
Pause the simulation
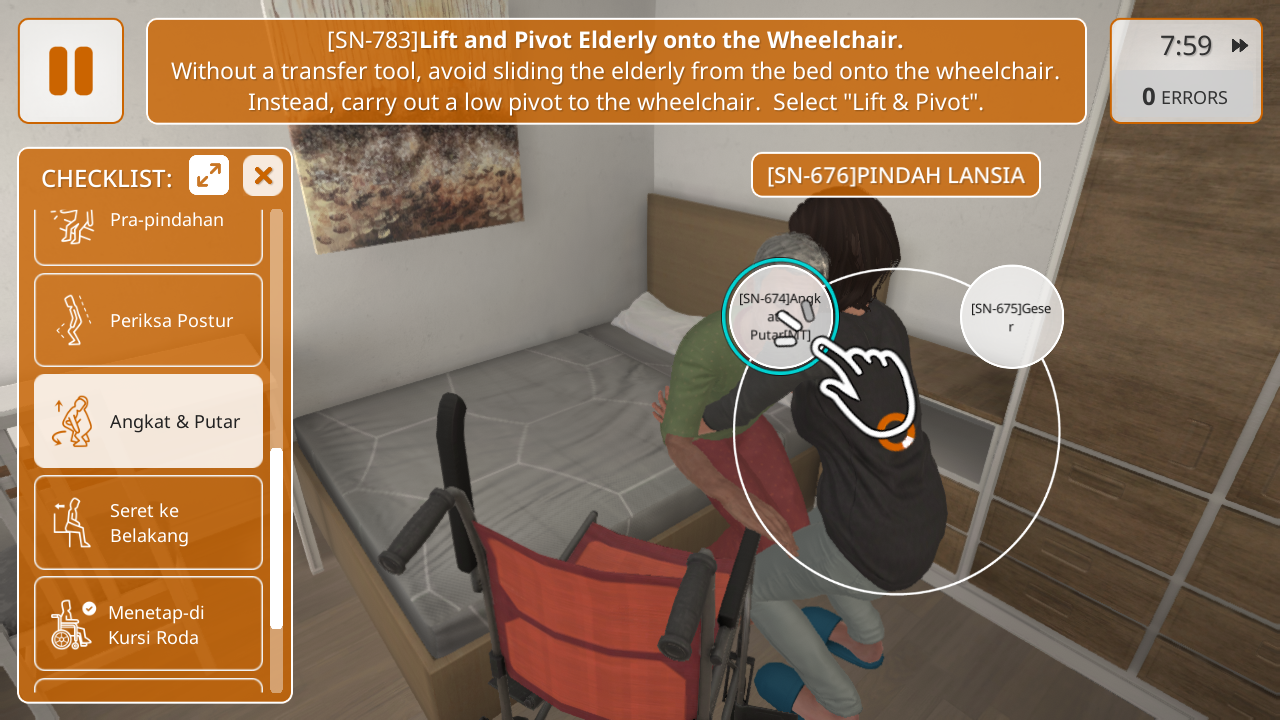click(71, 71)
